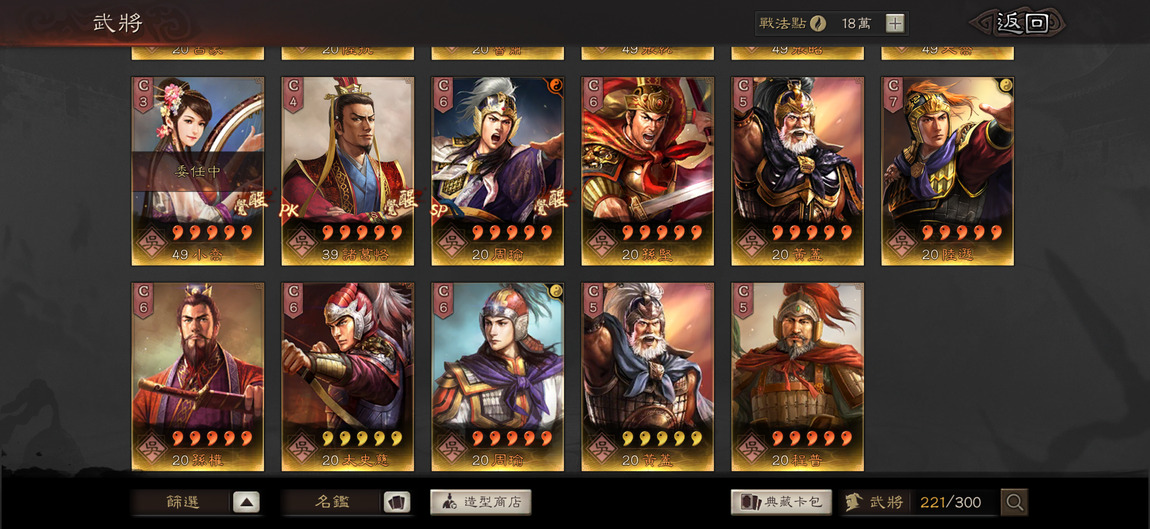Choose the 諸葛恪 general card
Image resolution: width=1150 pixels, height=529 pixels.
[x=348, y=170]
